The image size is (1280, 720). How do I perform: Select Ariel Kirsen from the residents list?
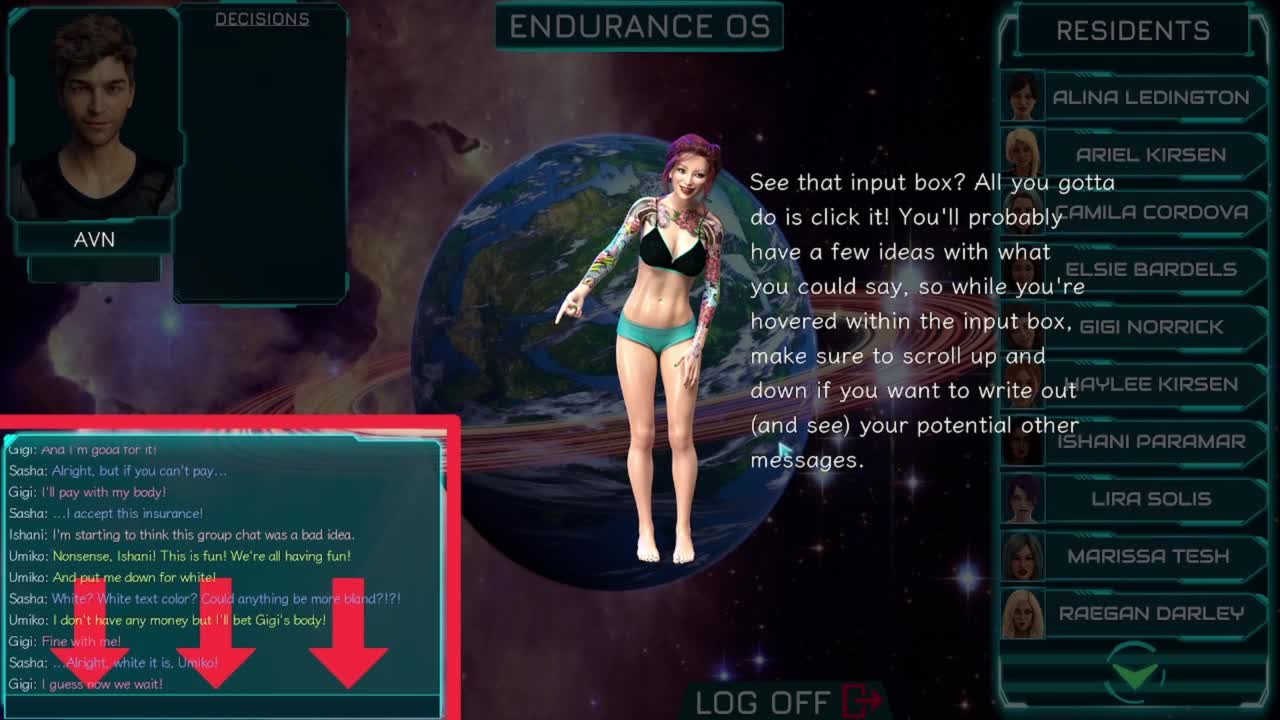[x=1150, y=155]
